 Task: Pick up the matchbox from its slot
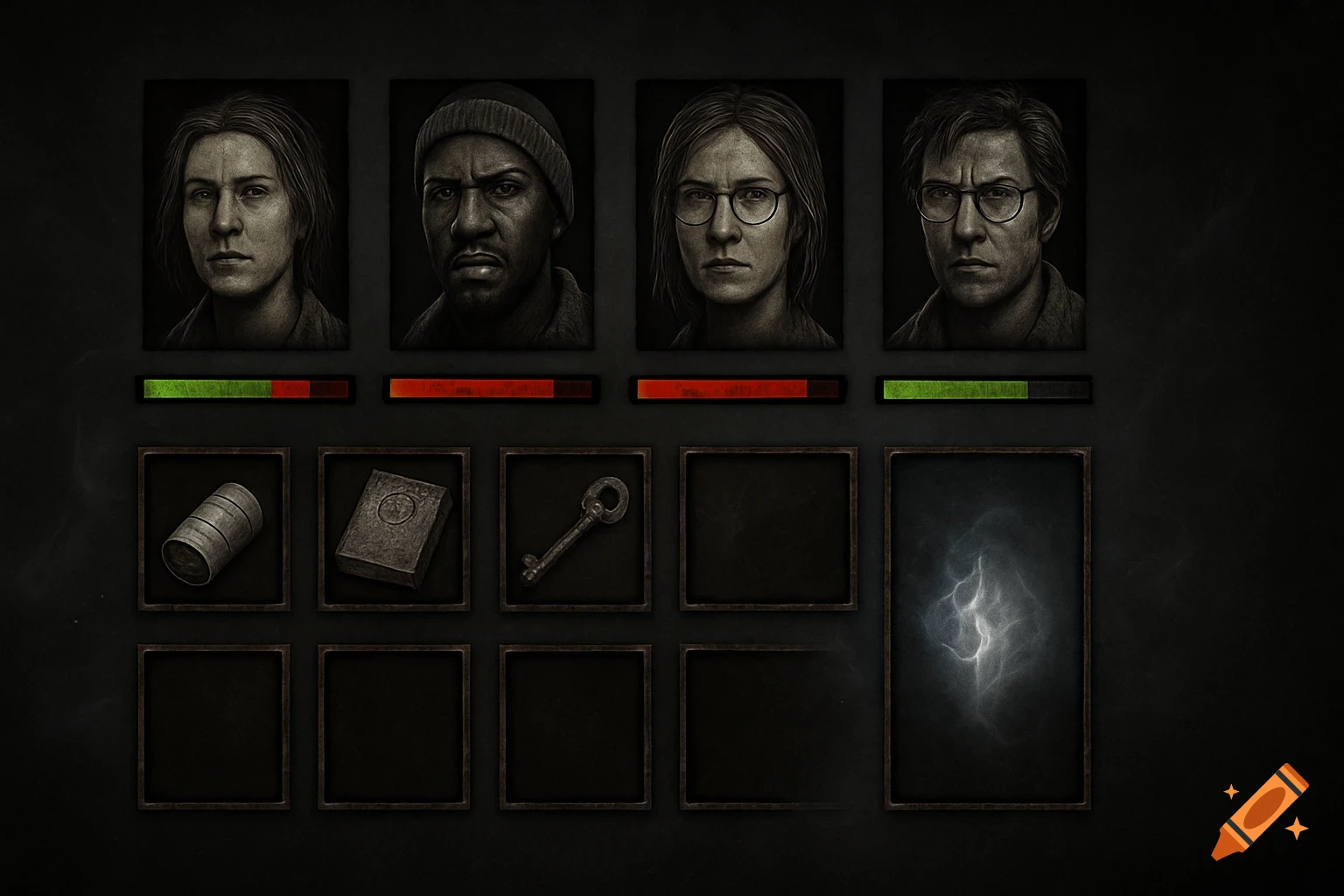394,529
